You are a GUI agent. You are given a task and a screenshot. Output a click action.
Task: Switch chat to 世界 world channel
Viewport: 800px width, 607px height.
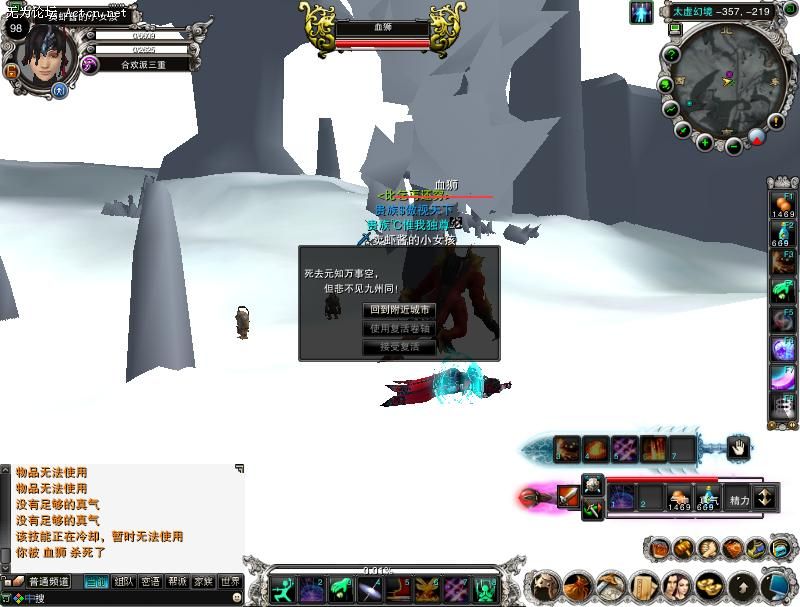coord(231,581)
